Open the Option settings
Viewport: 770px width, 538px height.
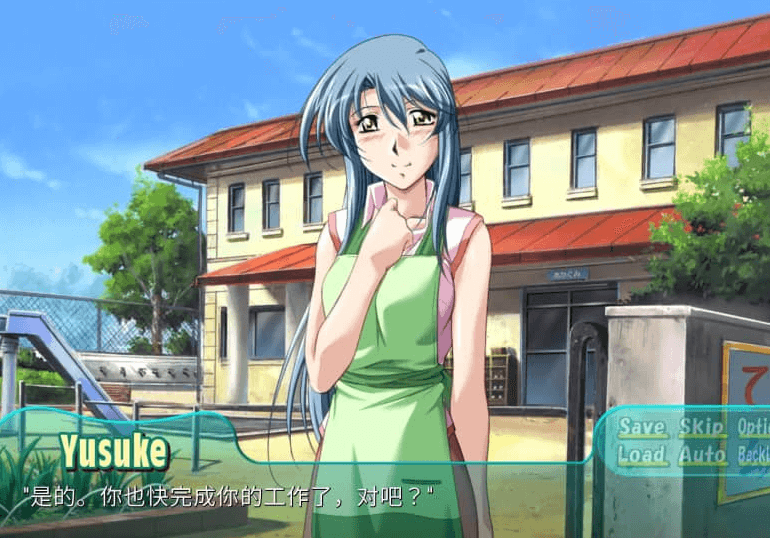[x=752, y=427]
